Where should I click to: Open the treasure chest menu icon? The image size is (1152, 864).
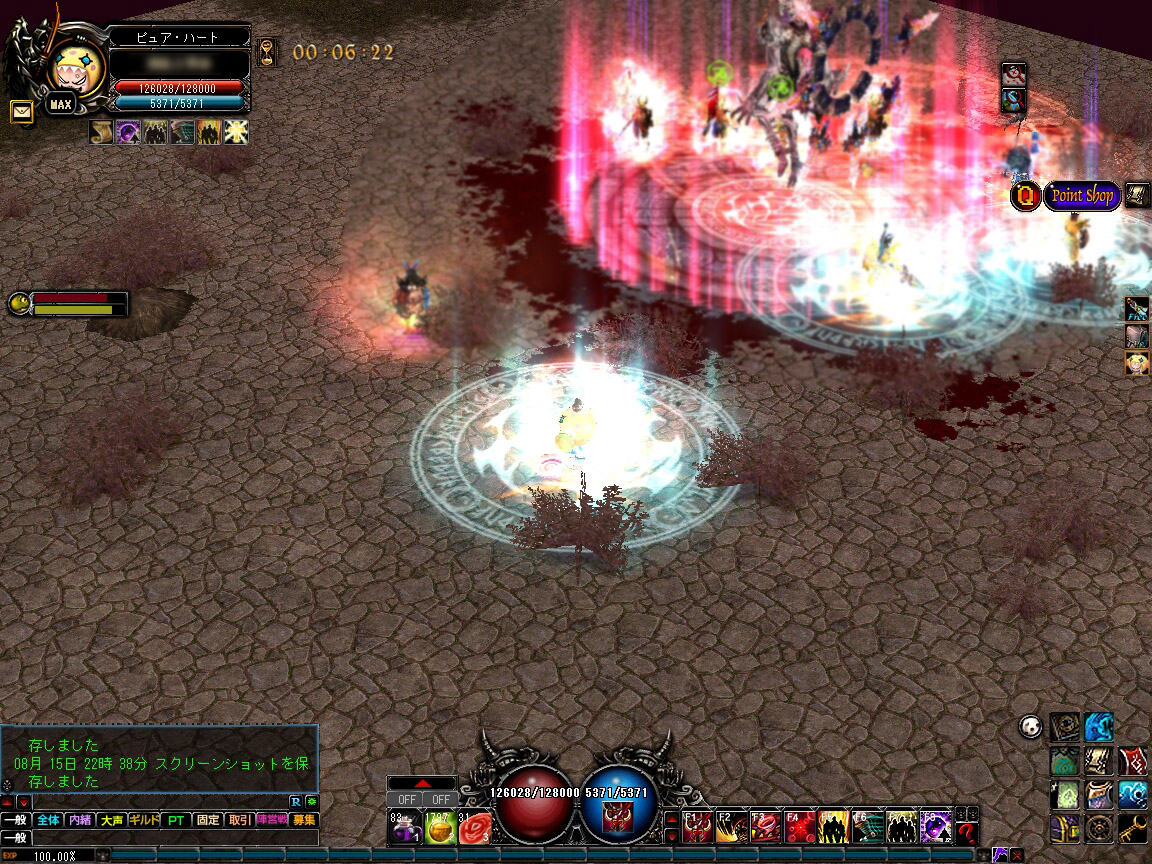[x=1065, y=828]
